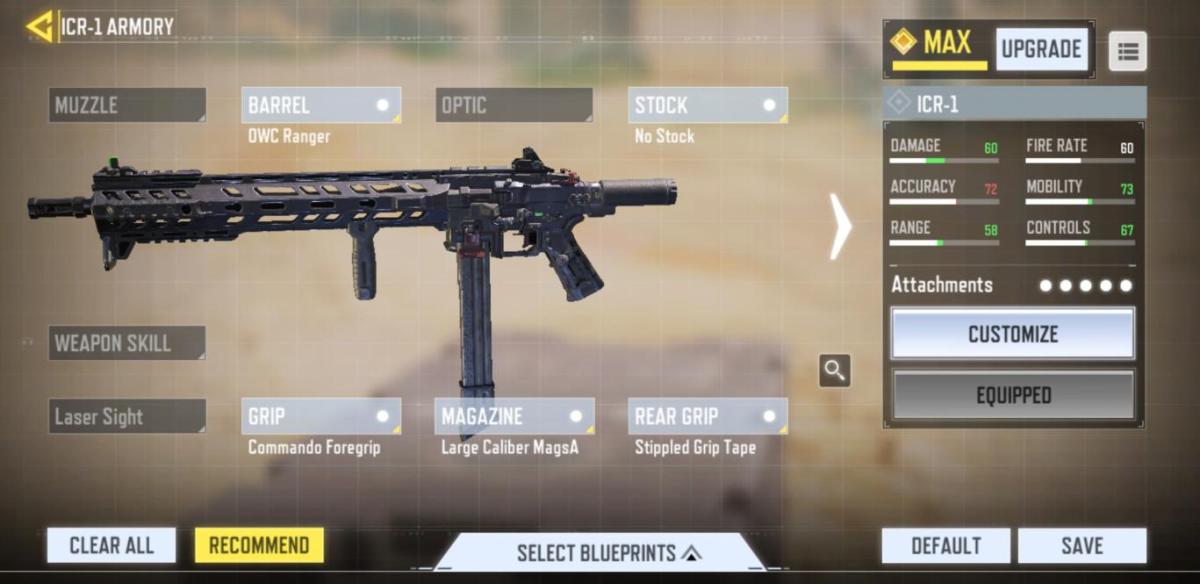This screenshot has width=1200, height=584.
Task: Open the weapon Upgrade option
Action: 1041,49
